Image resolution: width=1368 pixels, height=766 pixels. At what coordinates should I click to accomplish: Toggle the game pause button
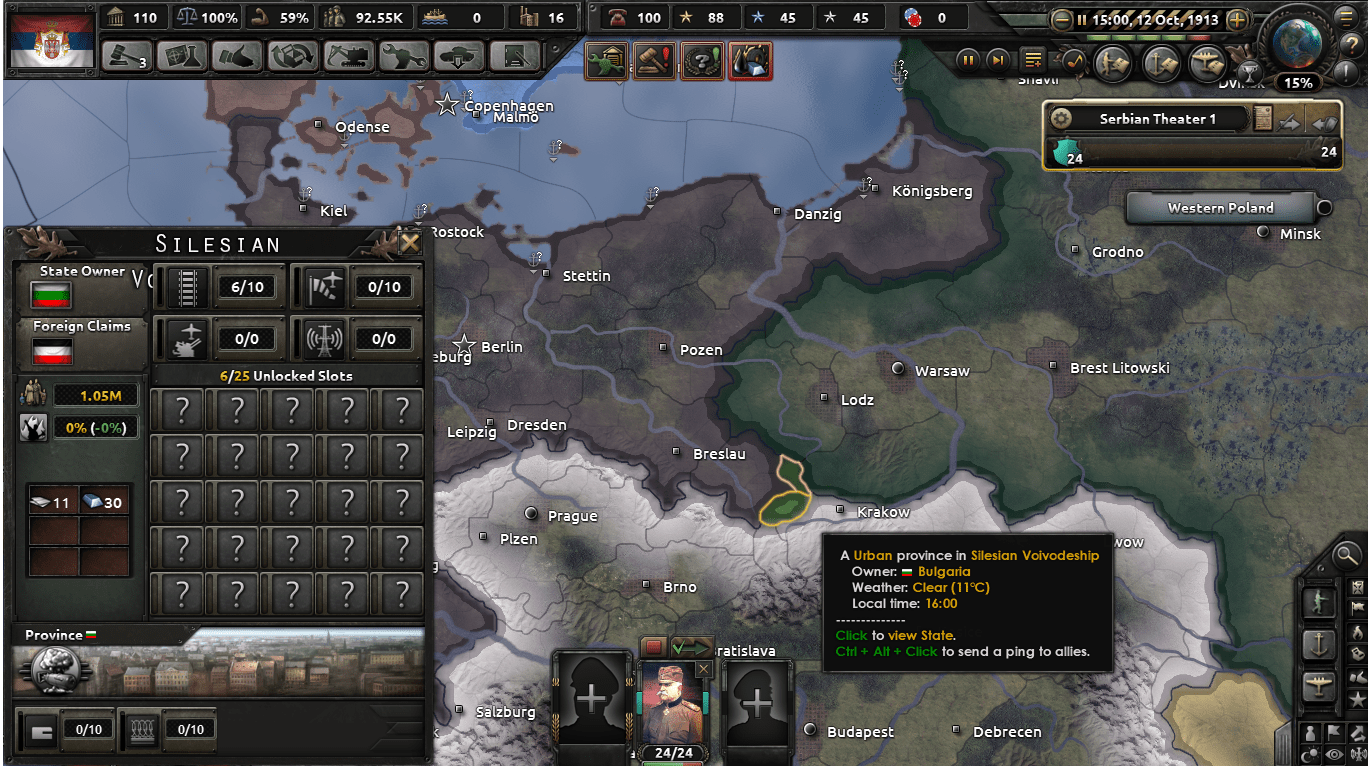(x=968, y=61)
